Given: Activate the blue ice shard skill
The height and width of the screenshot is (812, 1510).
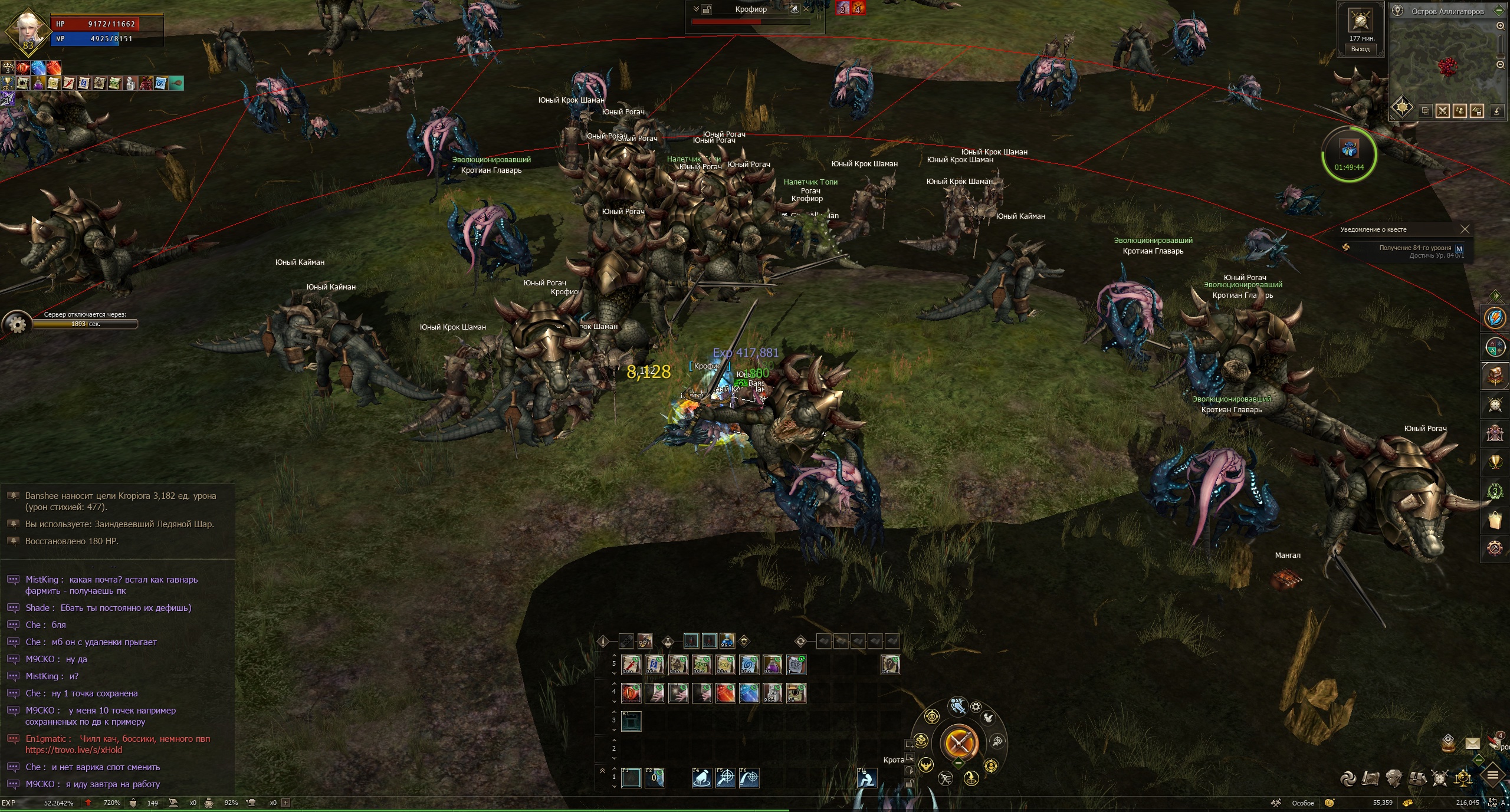Looking at the screenshot, I should (749, 693).
